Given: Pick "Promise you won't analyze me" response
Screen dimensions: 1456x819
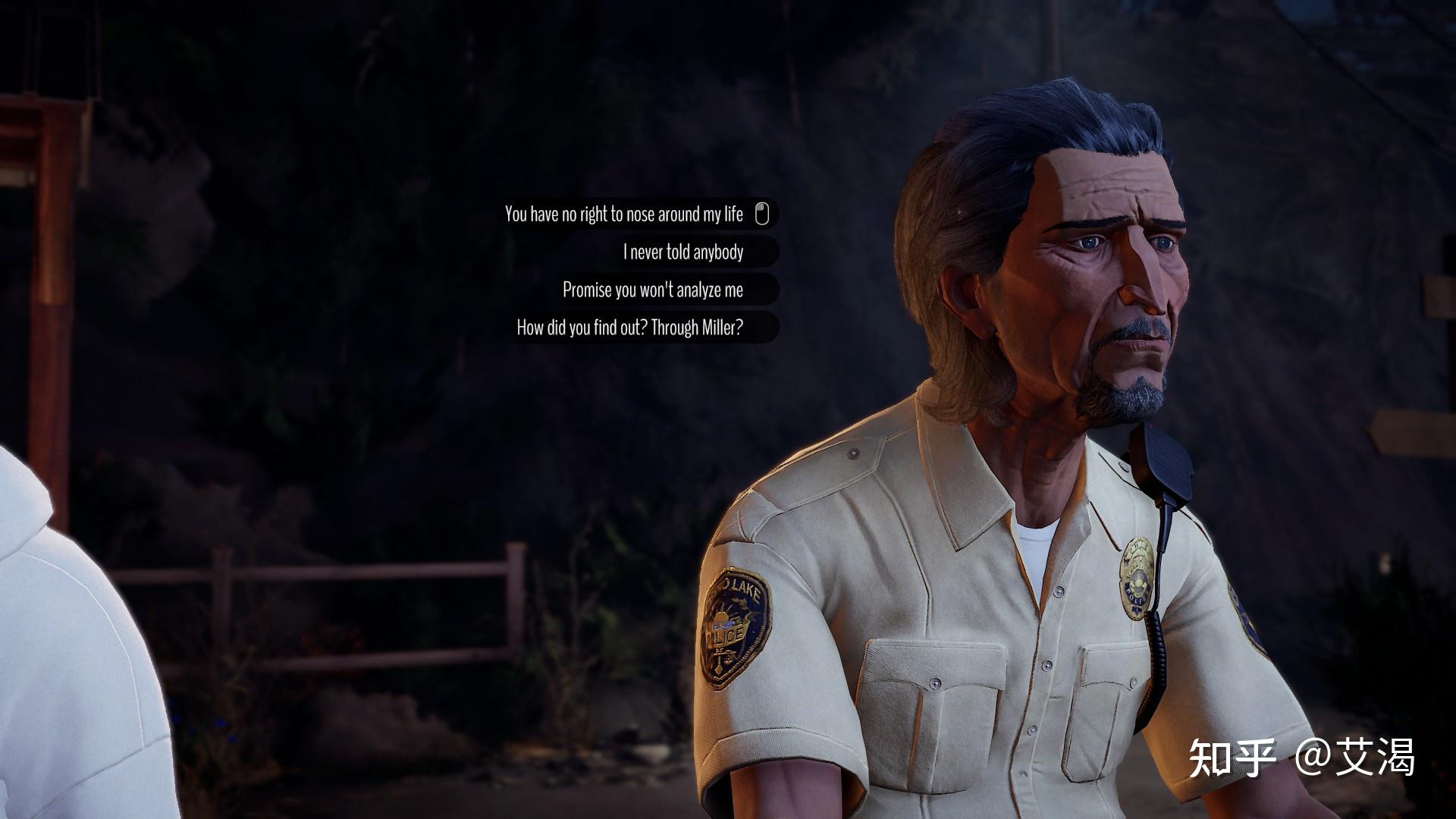Looking at the screenshot, I should (652, 290).
